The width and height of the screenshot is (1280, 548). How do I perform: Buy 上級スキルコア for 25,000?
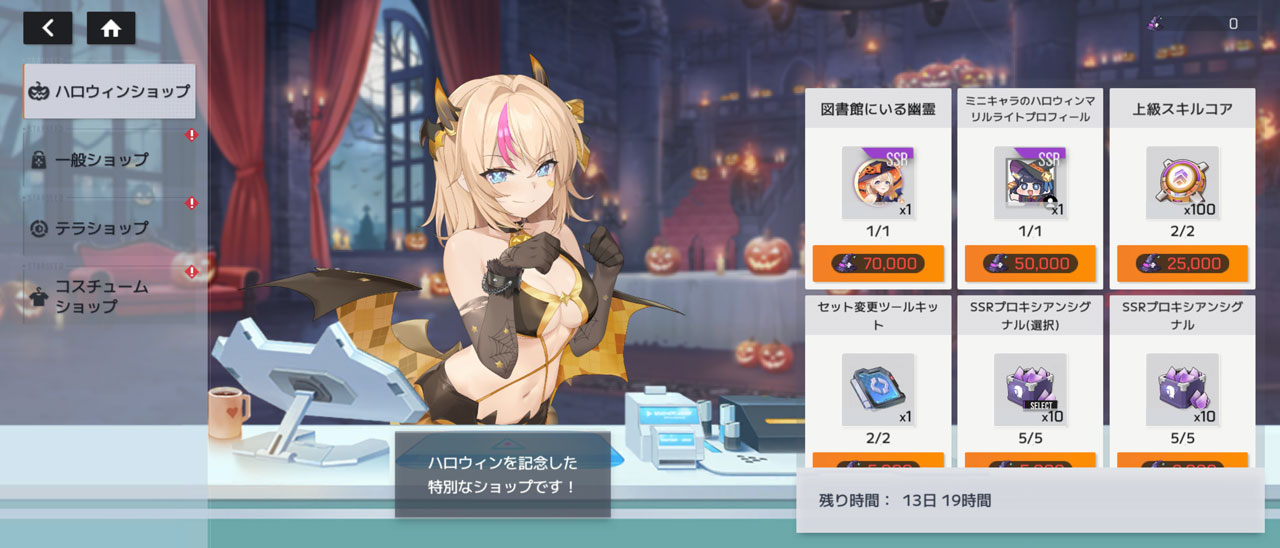pos(1182,263)
